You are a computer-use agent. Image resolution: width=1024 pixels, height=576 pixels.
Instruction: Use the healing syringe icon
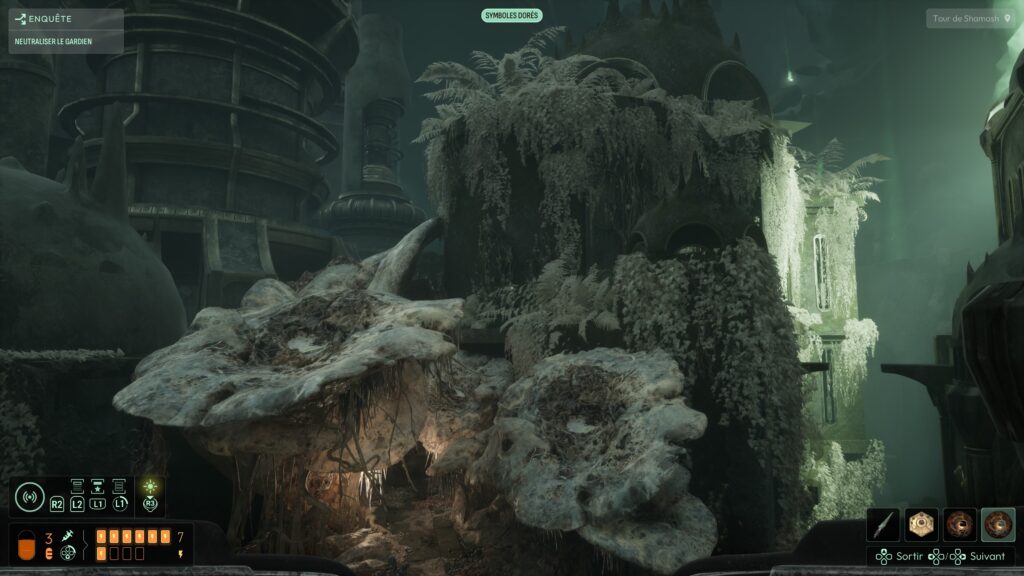[x=68, y=537]
